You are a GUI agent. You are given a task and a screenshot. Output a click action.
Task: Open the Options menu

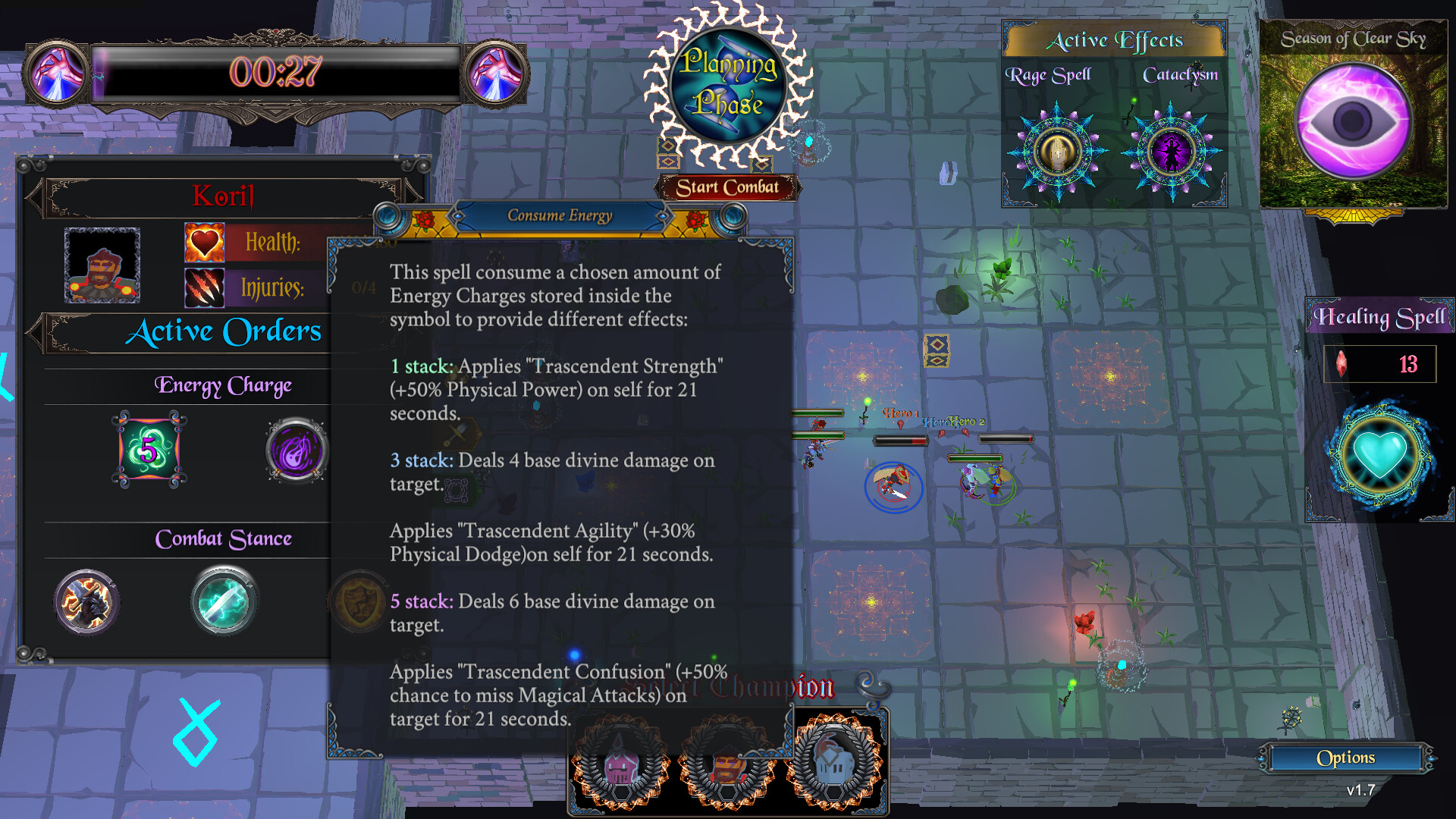[x=1348, y=758]
